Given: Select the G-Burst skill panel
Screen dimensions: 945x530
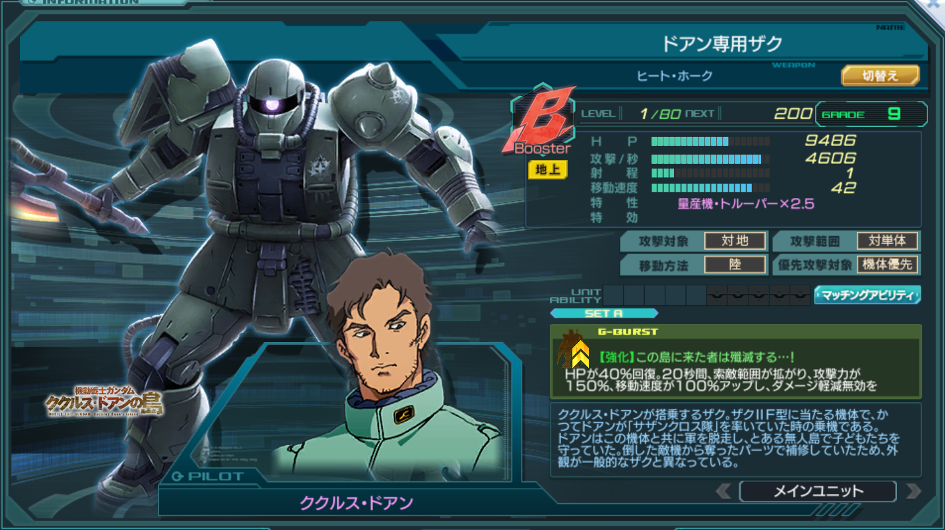Looking at the screenshot, I should pos(735,360).
